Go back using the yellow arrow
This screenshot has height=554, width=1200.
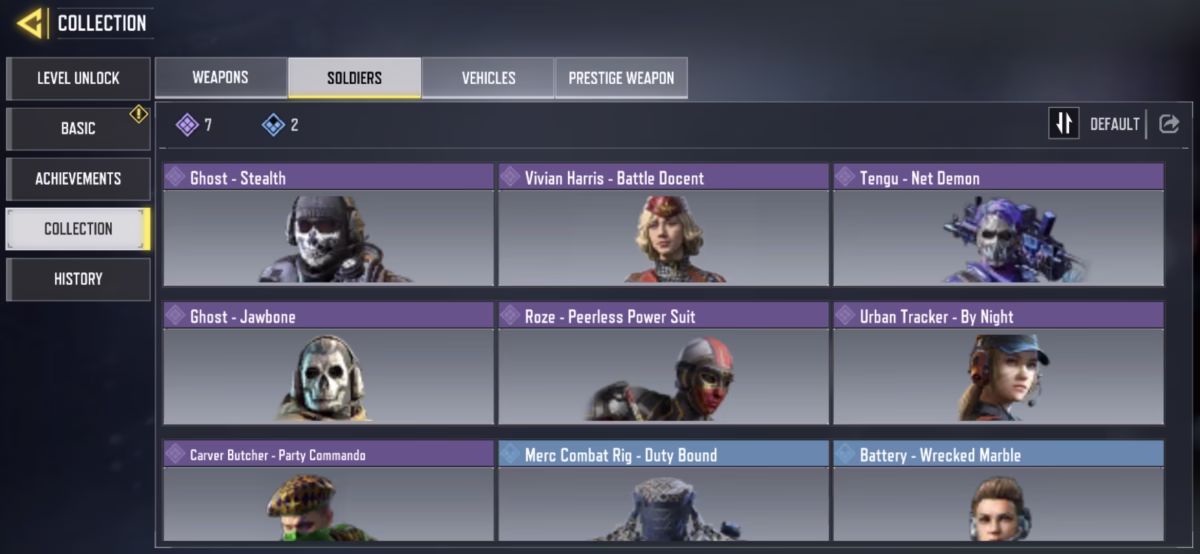30,23
